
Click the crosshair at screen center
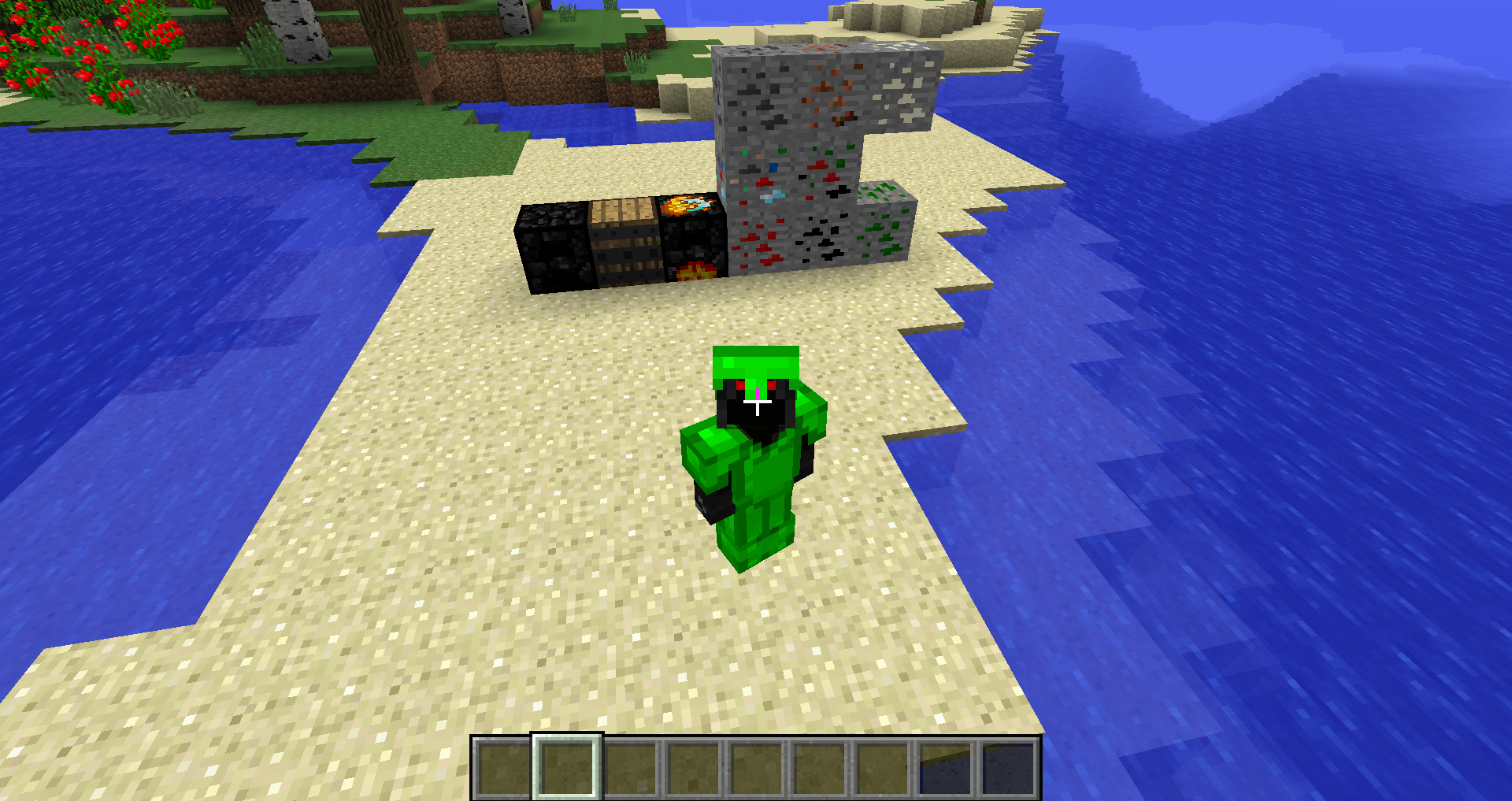coord(756,400)
